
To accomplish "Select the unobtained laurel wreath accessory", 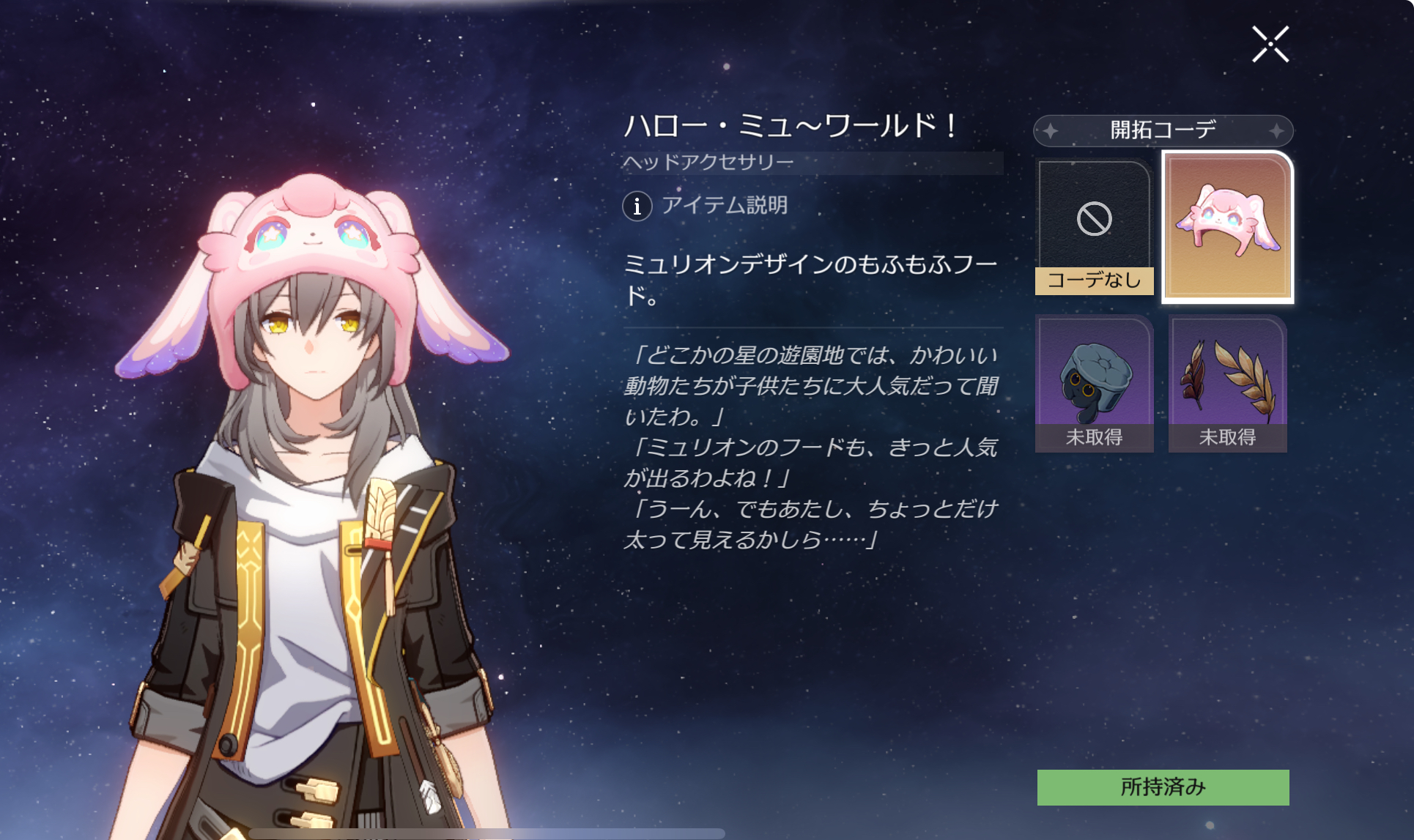I will point(1228,384).
